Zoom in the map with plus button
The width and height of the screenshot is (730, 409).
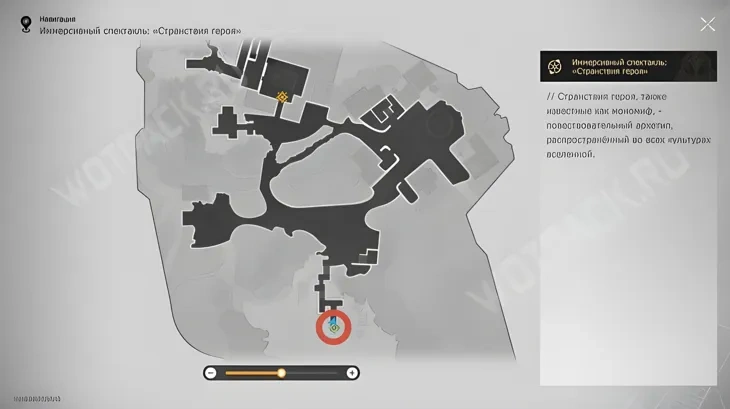pyautogui.click(x=352, y=373)
